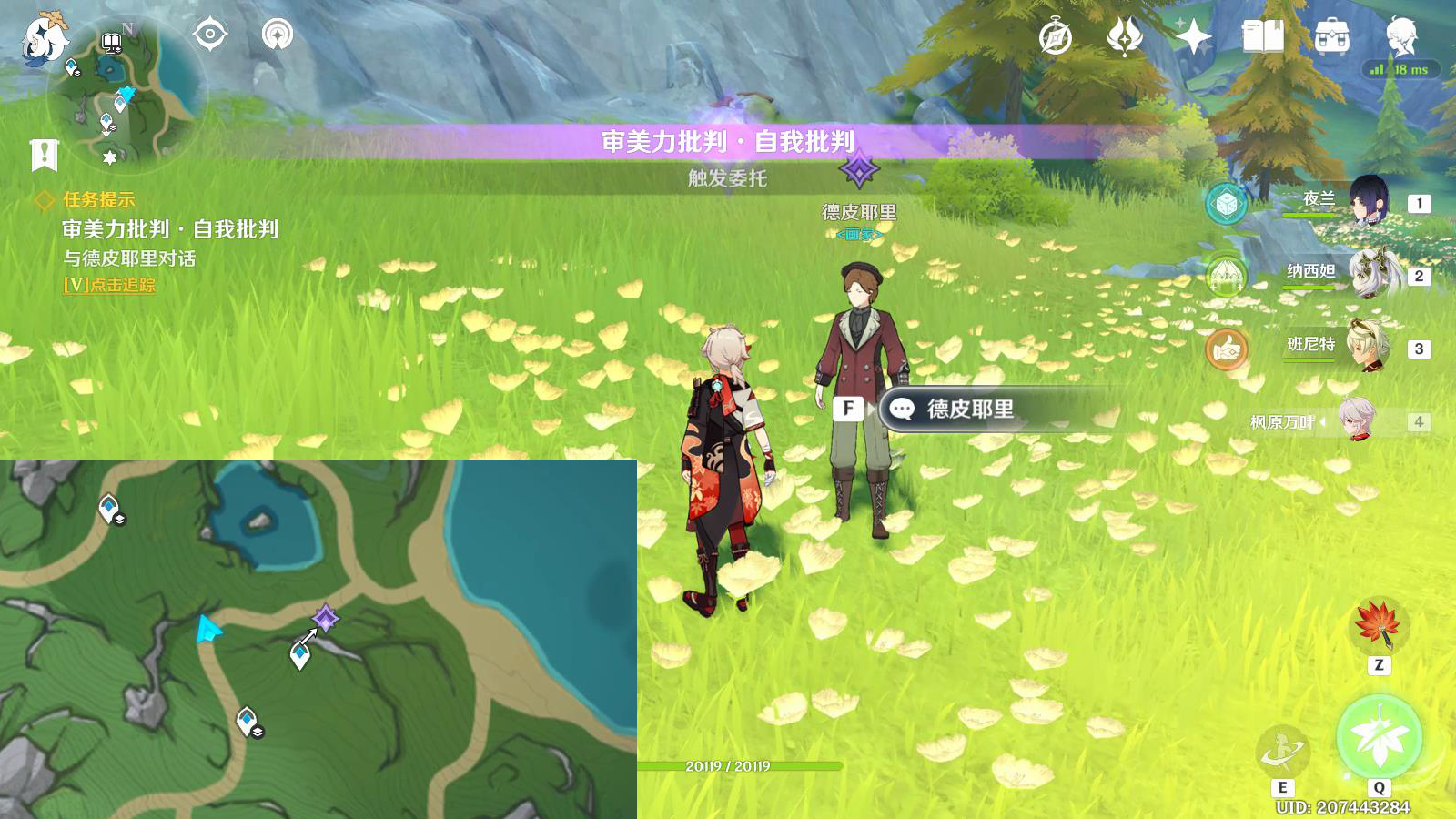
Task: Switch to party member 纳西妲
Action: 1365,274
